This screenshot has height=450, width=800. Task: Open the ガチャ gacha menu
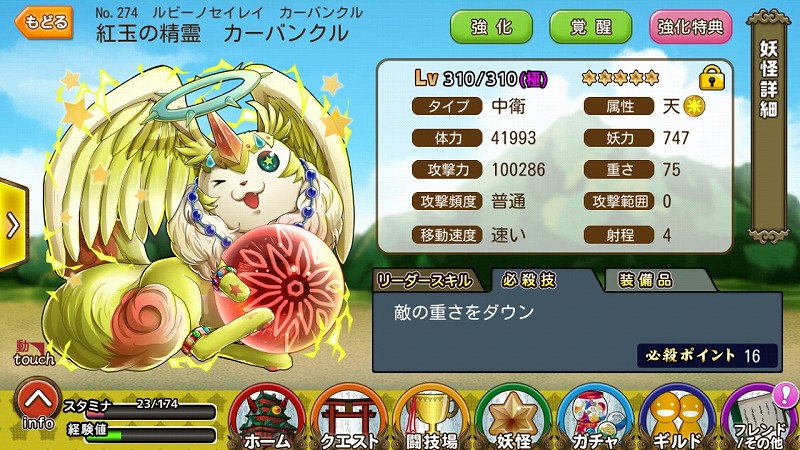pyautogui.click(x=595, y=413)
